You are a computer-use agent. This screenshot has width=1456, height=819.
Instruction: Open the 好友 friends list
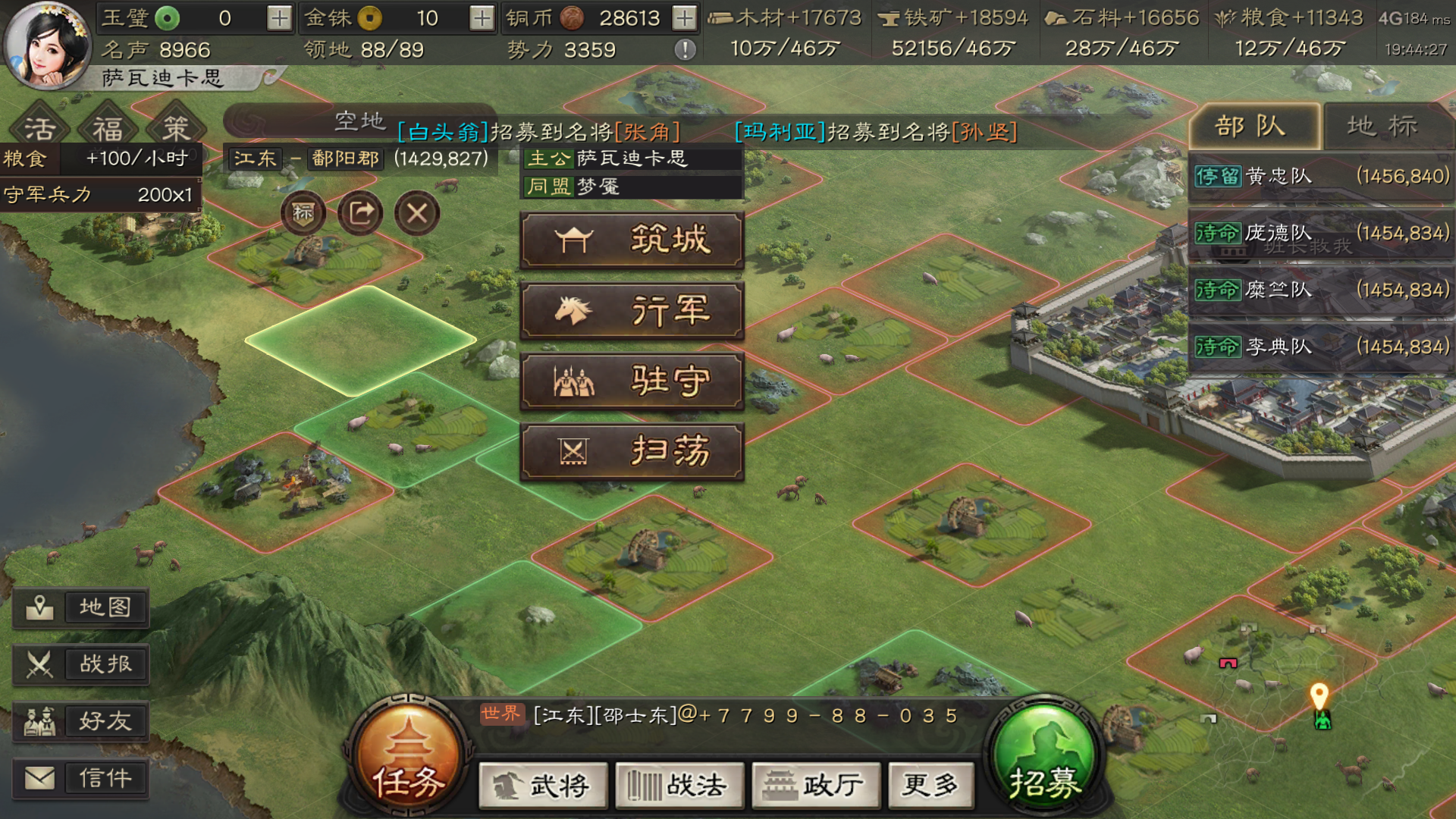pos(82,720)
